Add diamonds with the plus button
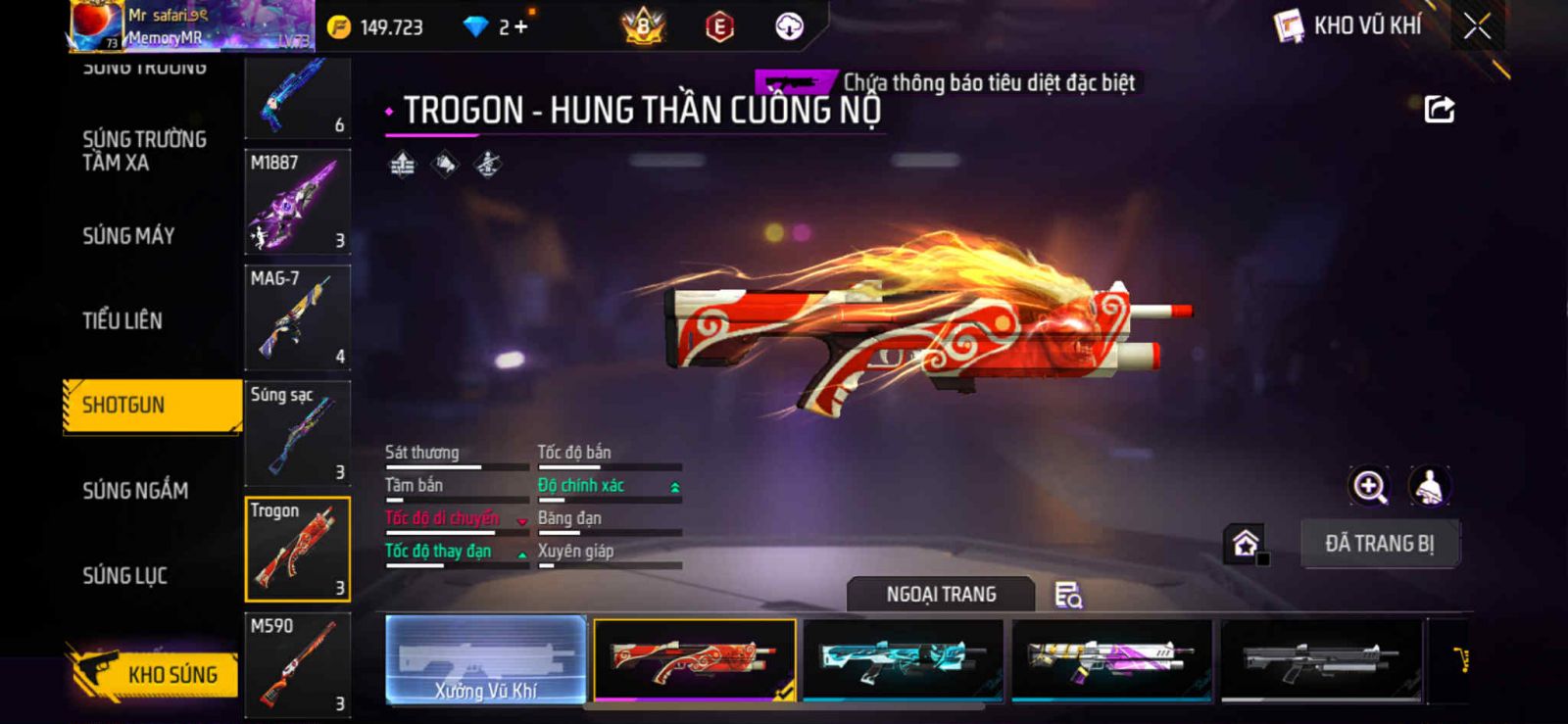 pos(520,27)
